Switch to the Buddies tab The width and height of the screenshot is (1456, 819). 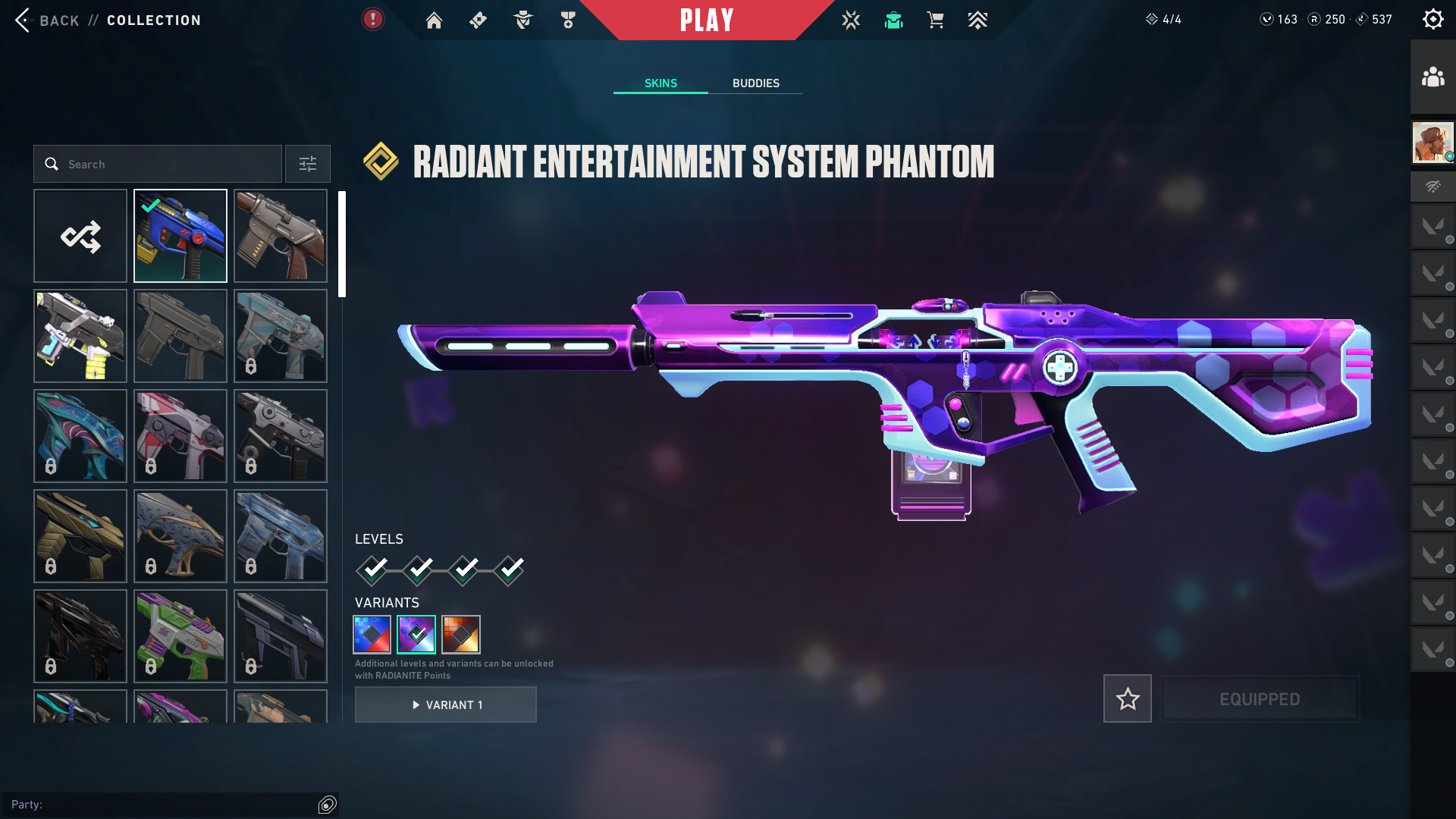755,83
